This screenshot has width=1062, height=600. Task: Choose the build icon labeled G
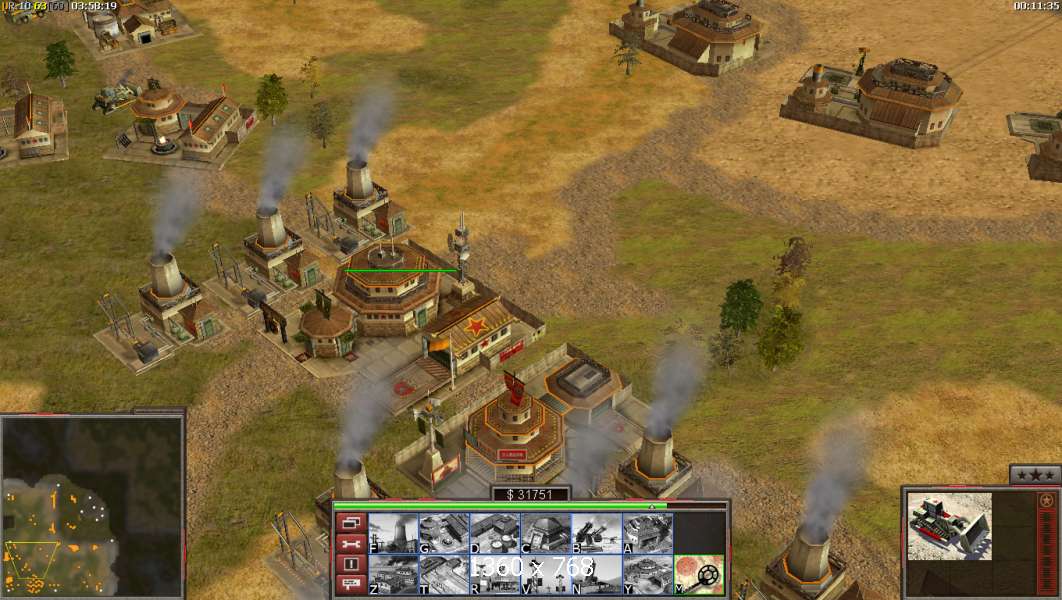point(444,533)
